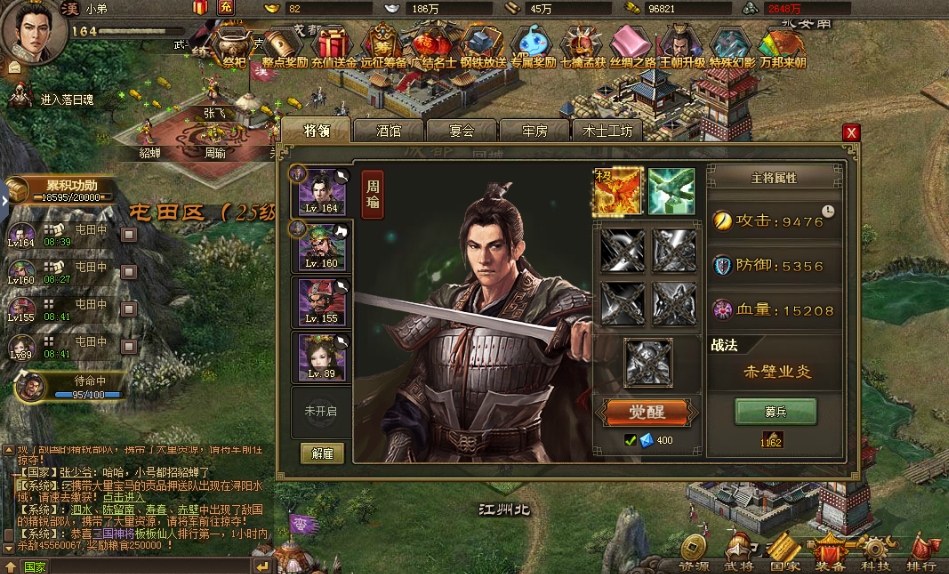
Task: Open the 装备 equipment menu icon
Action: [x=829, y=550]
